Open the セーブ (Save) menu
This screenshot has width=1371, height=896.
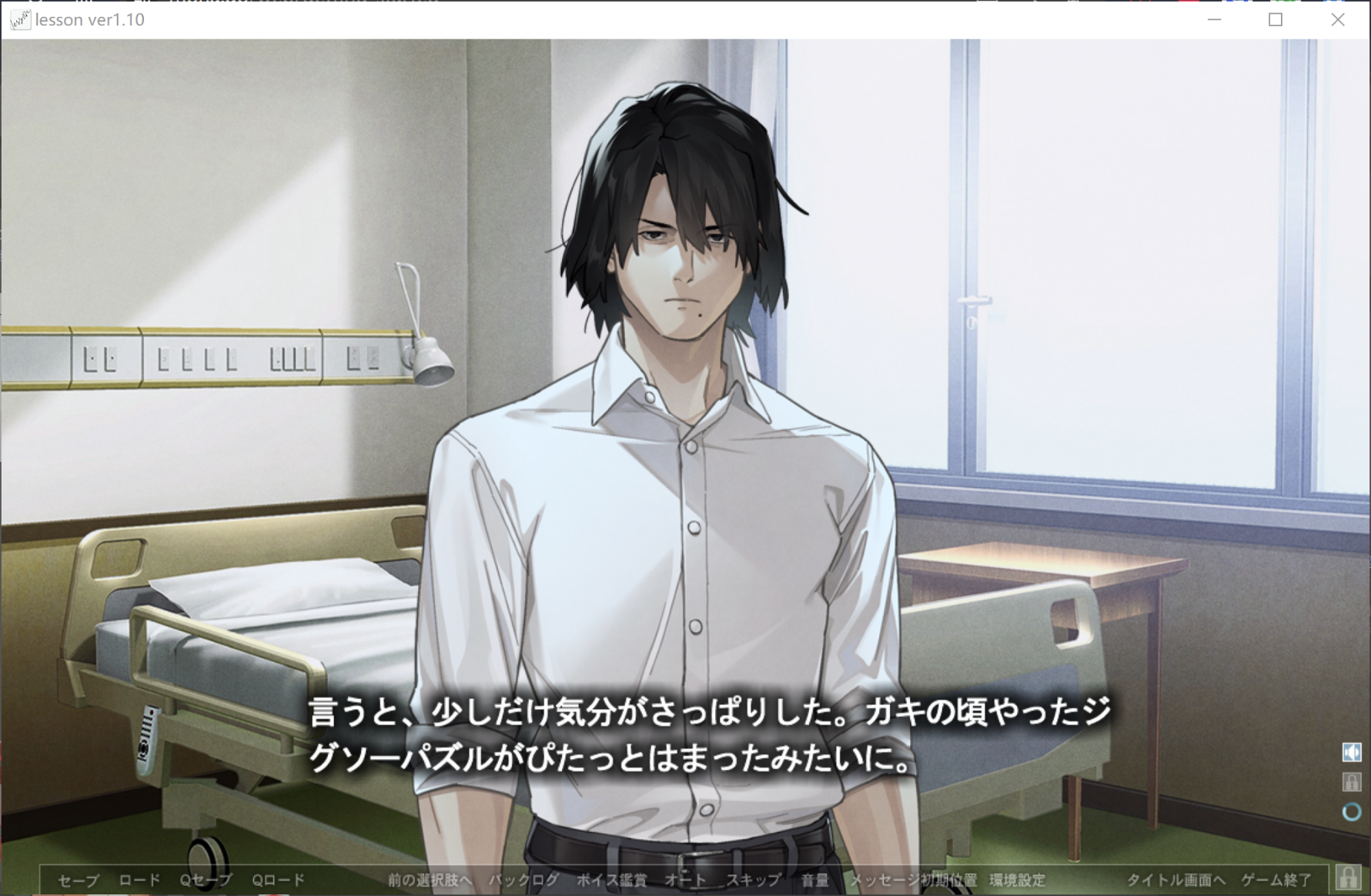point(79,880)
